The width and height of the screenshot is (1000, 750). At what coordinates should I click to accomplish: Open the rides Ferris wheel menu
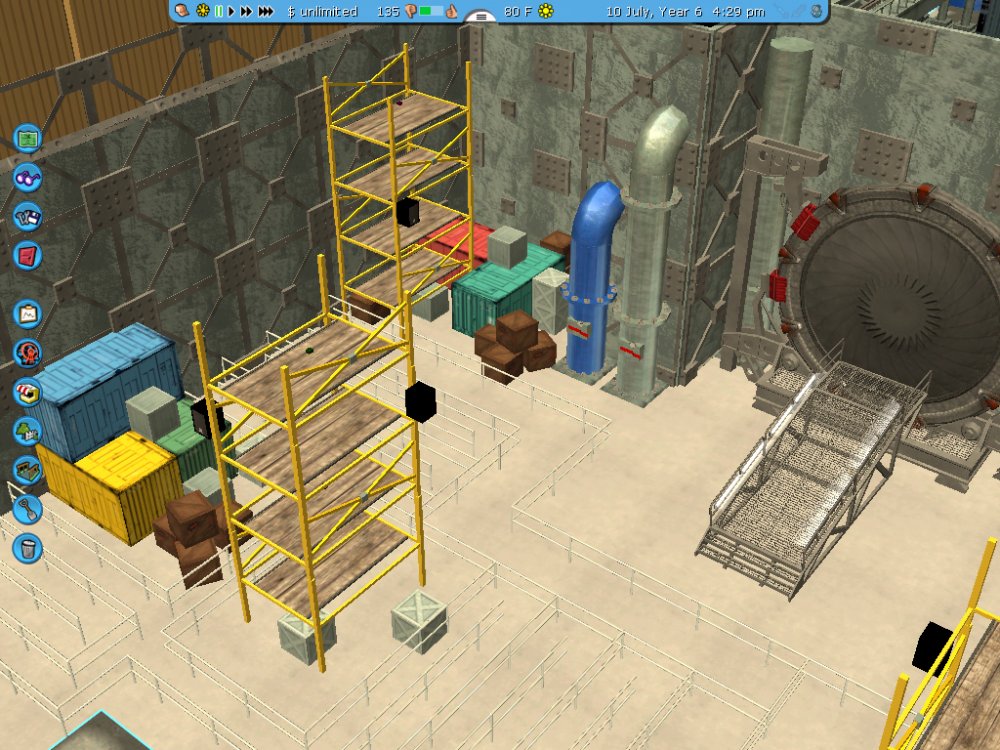pos(27,352)
